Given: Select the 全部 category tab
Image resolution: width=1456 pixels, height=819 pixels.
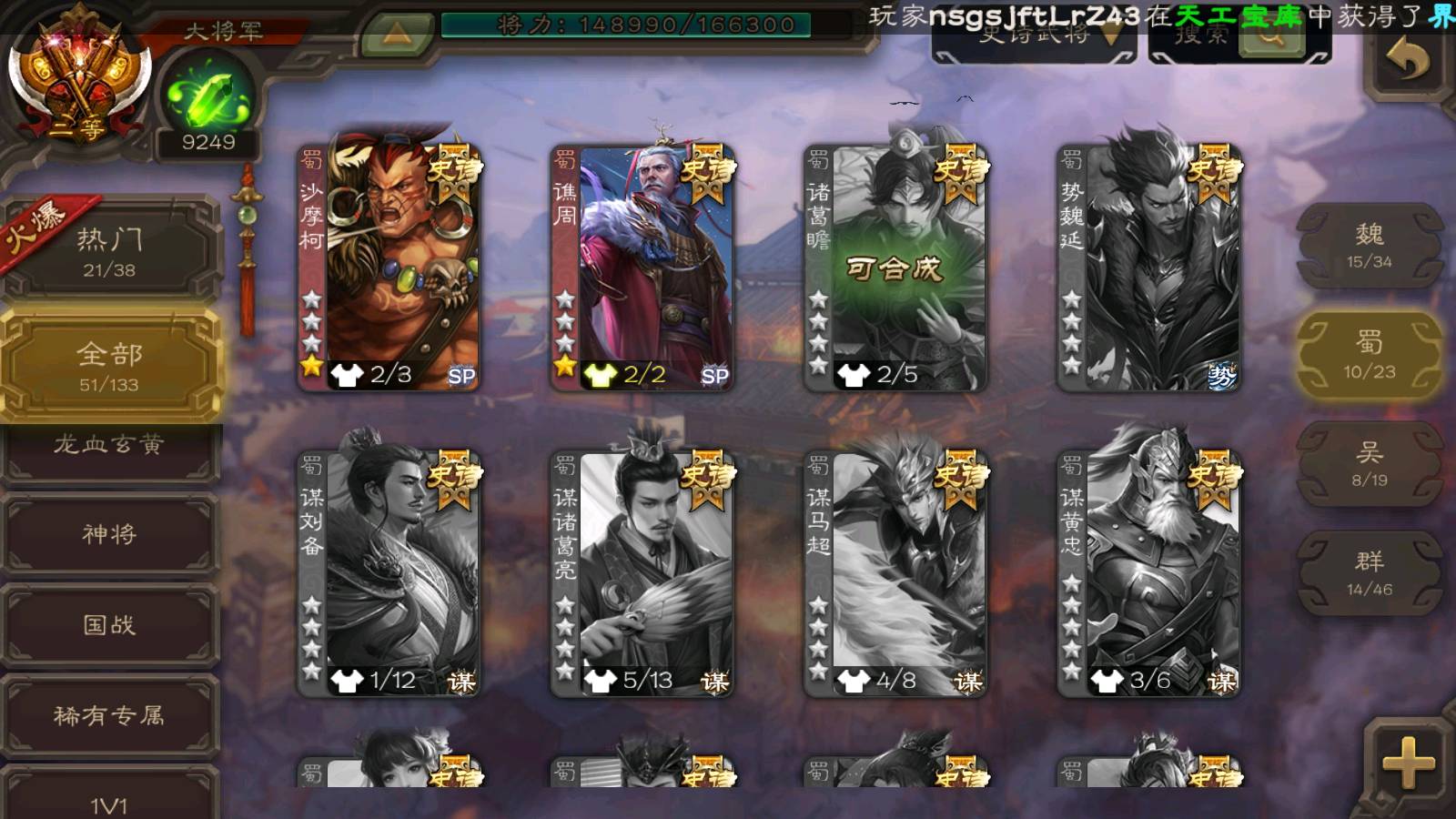Looking at the screenshot, I should tap(109, 365).
